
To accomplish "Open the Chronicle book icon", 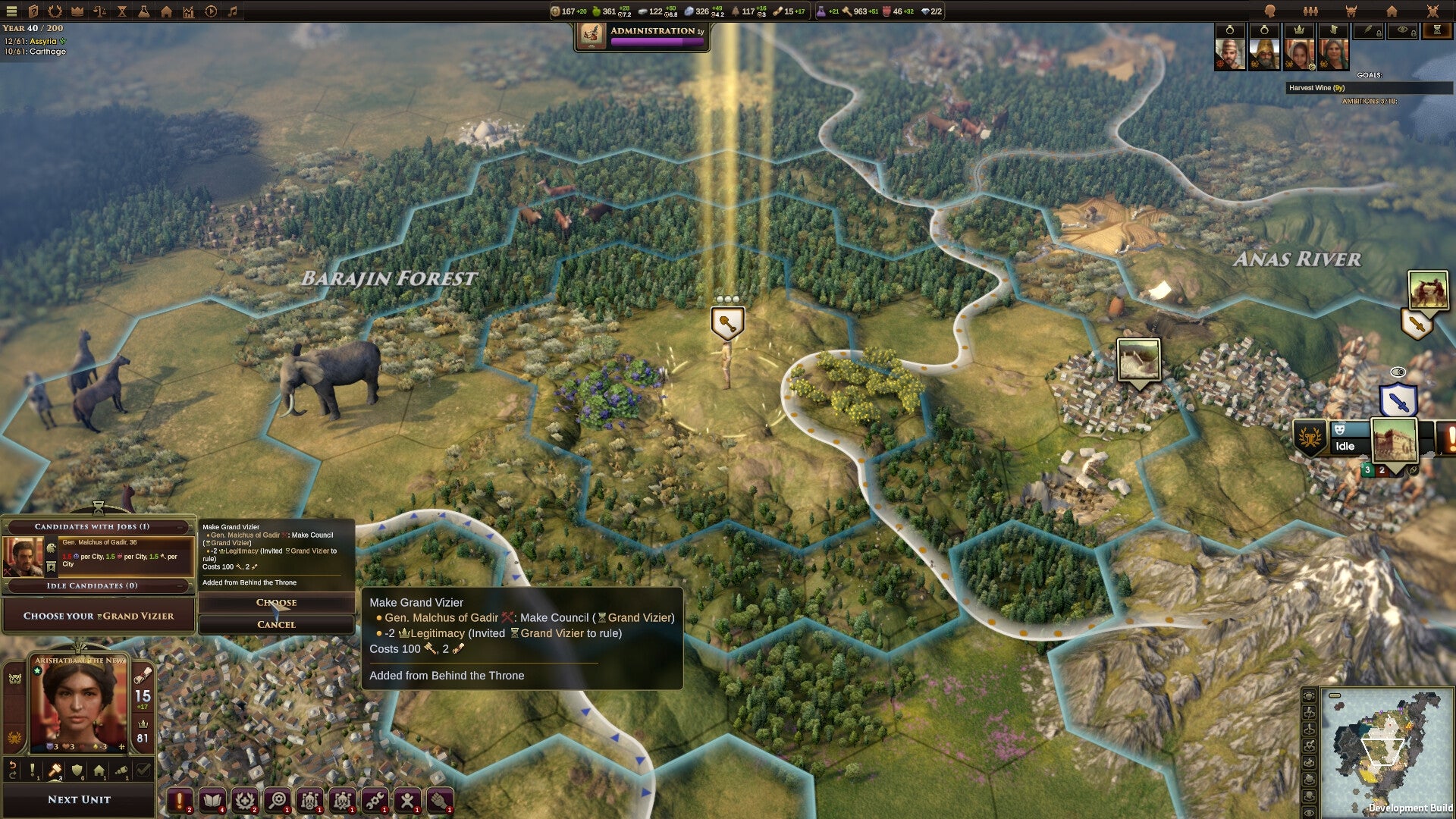I will [212, 798].
